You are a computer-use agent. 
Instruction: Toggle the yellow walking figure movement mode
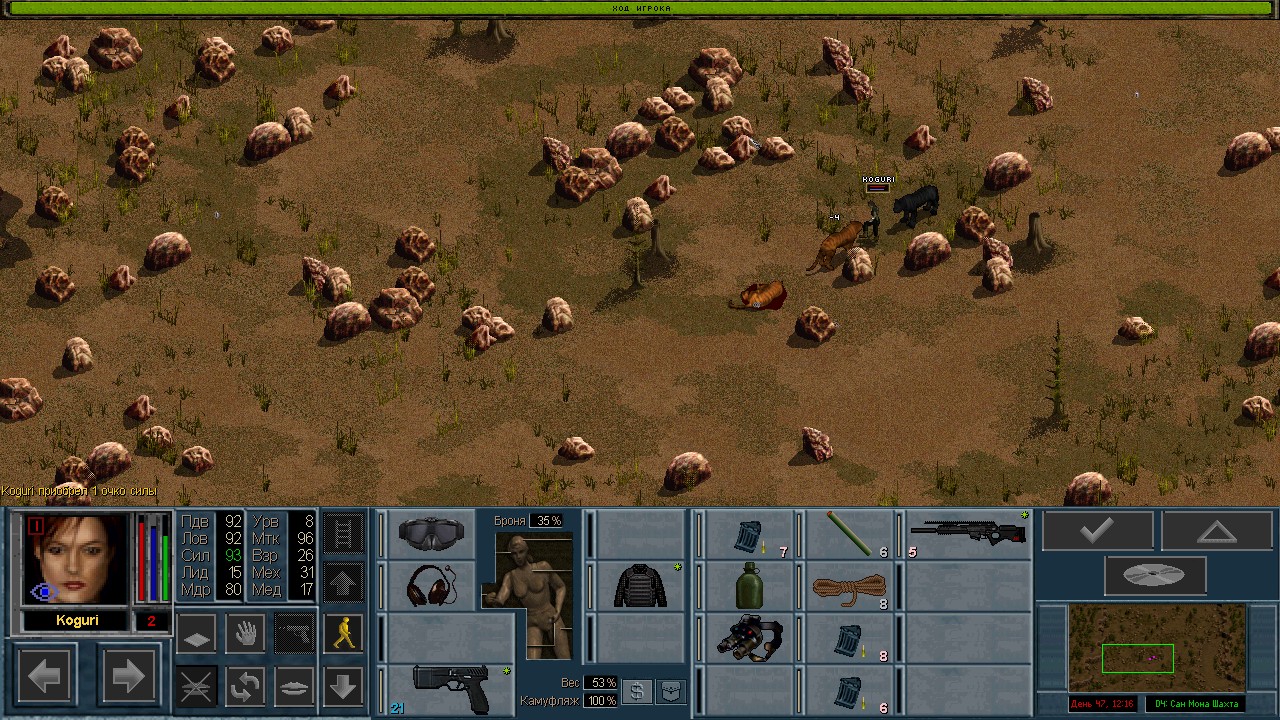343,634
